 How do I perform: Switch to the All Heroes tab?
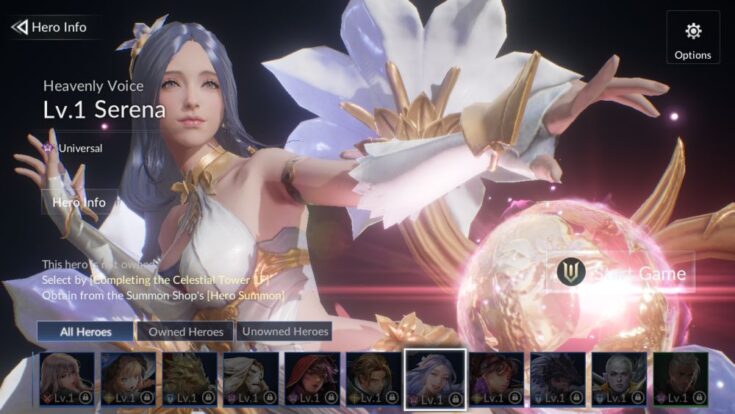click(x=85, y=331)
